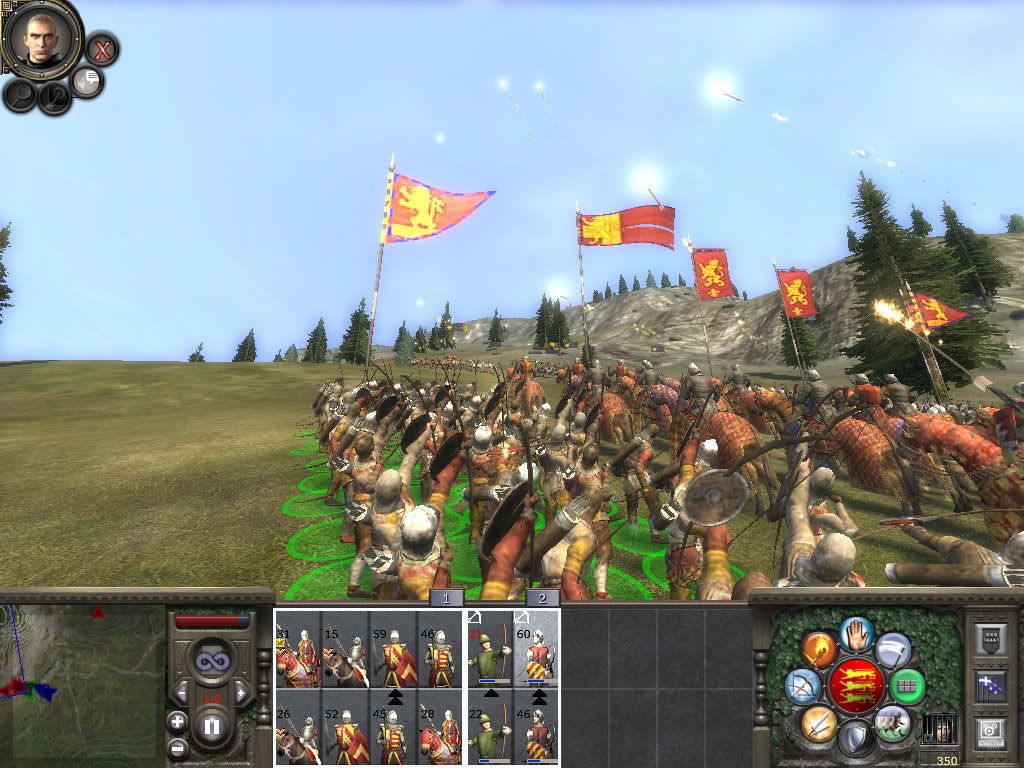Screen dimensions: 1024x768
Task: Zoom out the minimap with minus button
Action: pyautogui.click(x=177, y=746)
